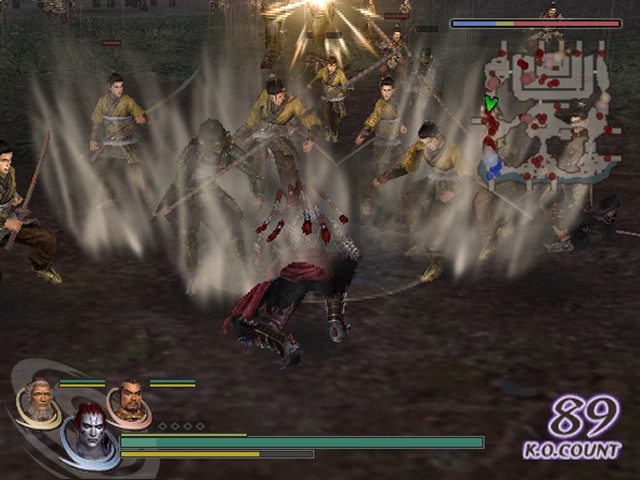Switch to the dark-haired bearded warrior portrait

[x=128, y=402]
